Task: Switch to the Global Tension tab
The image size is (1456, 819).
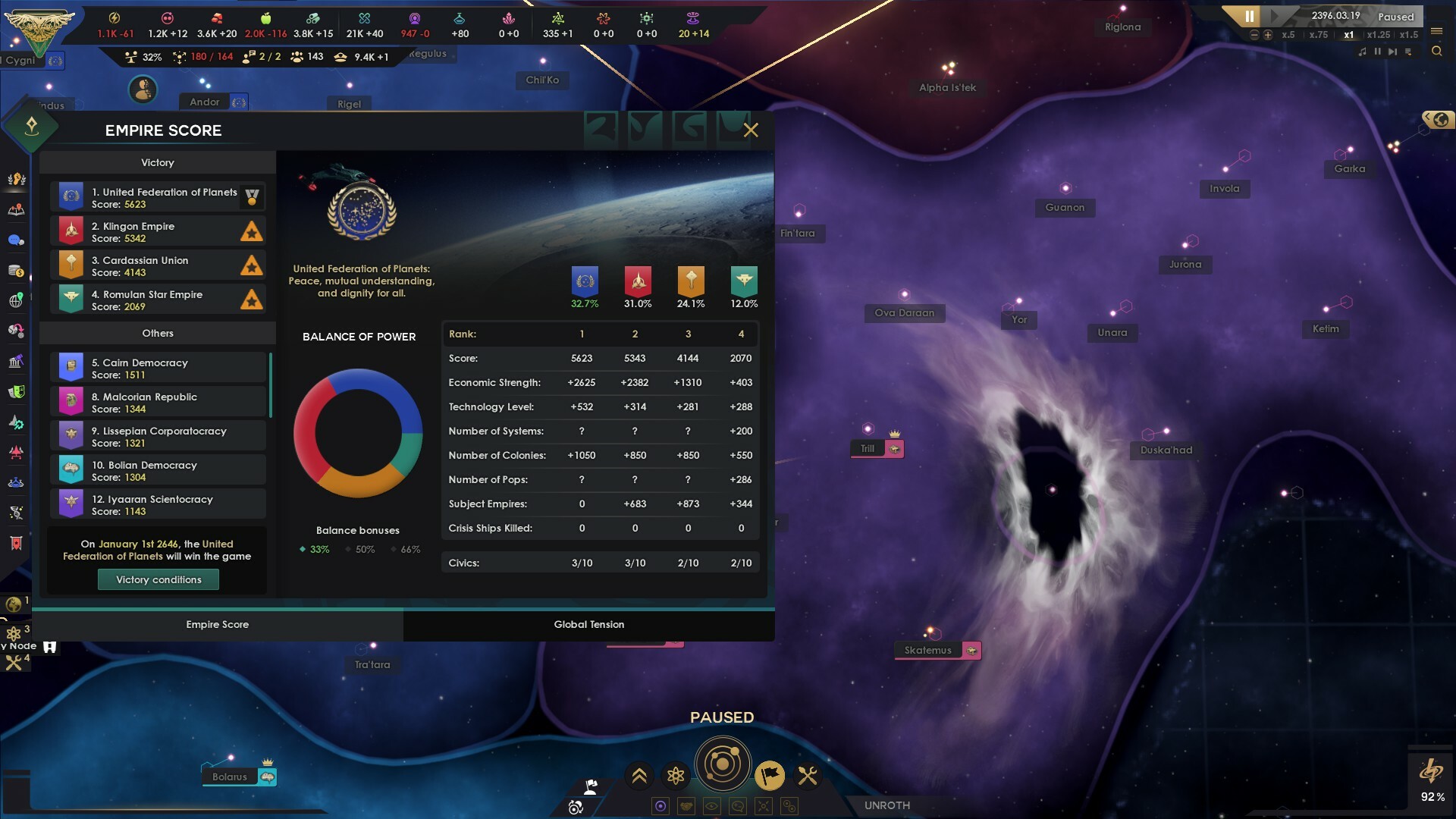Action: (589, 624)
